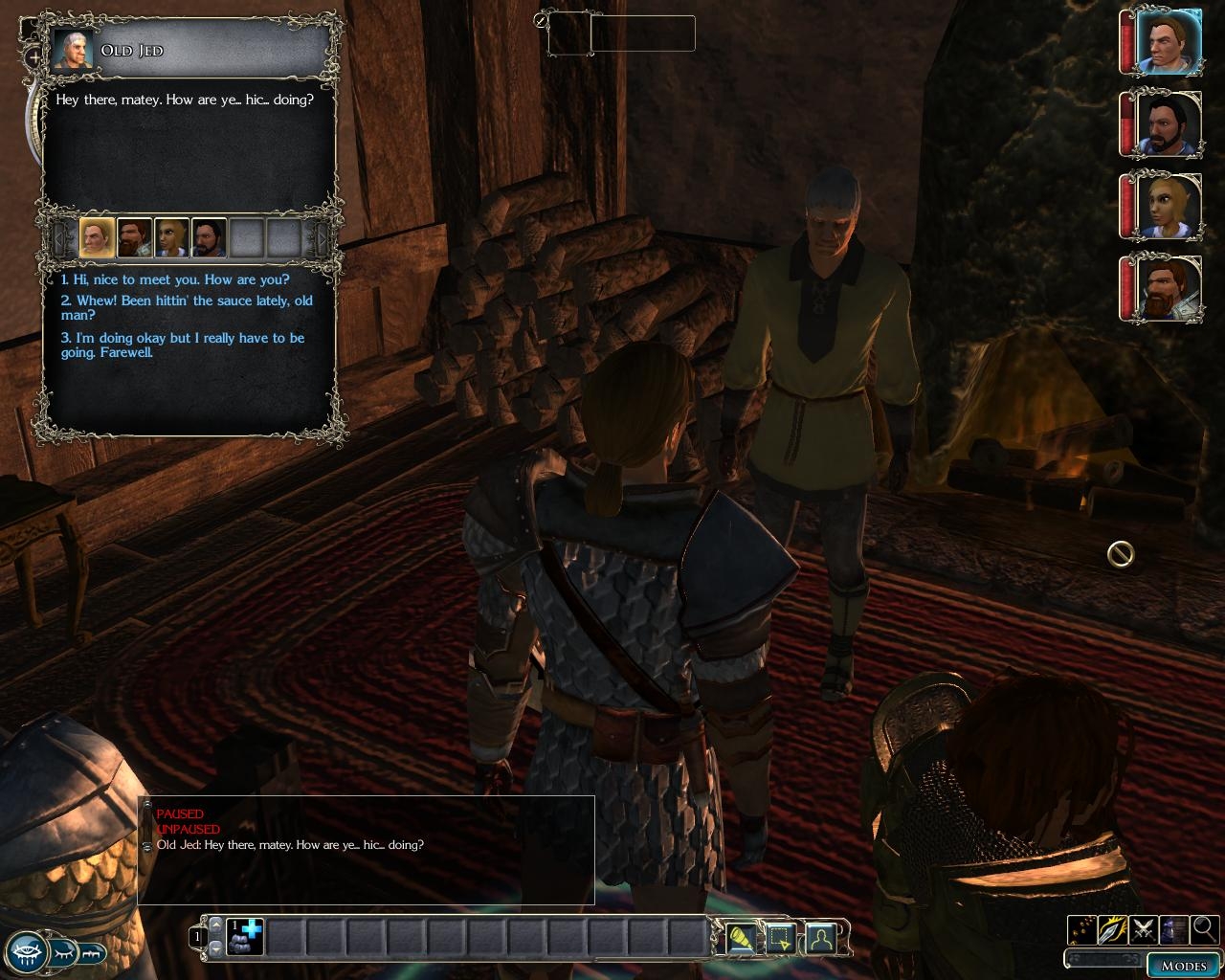Open the Modes menu
This screenshot has height=980, width=1225.
[1183, 965]
